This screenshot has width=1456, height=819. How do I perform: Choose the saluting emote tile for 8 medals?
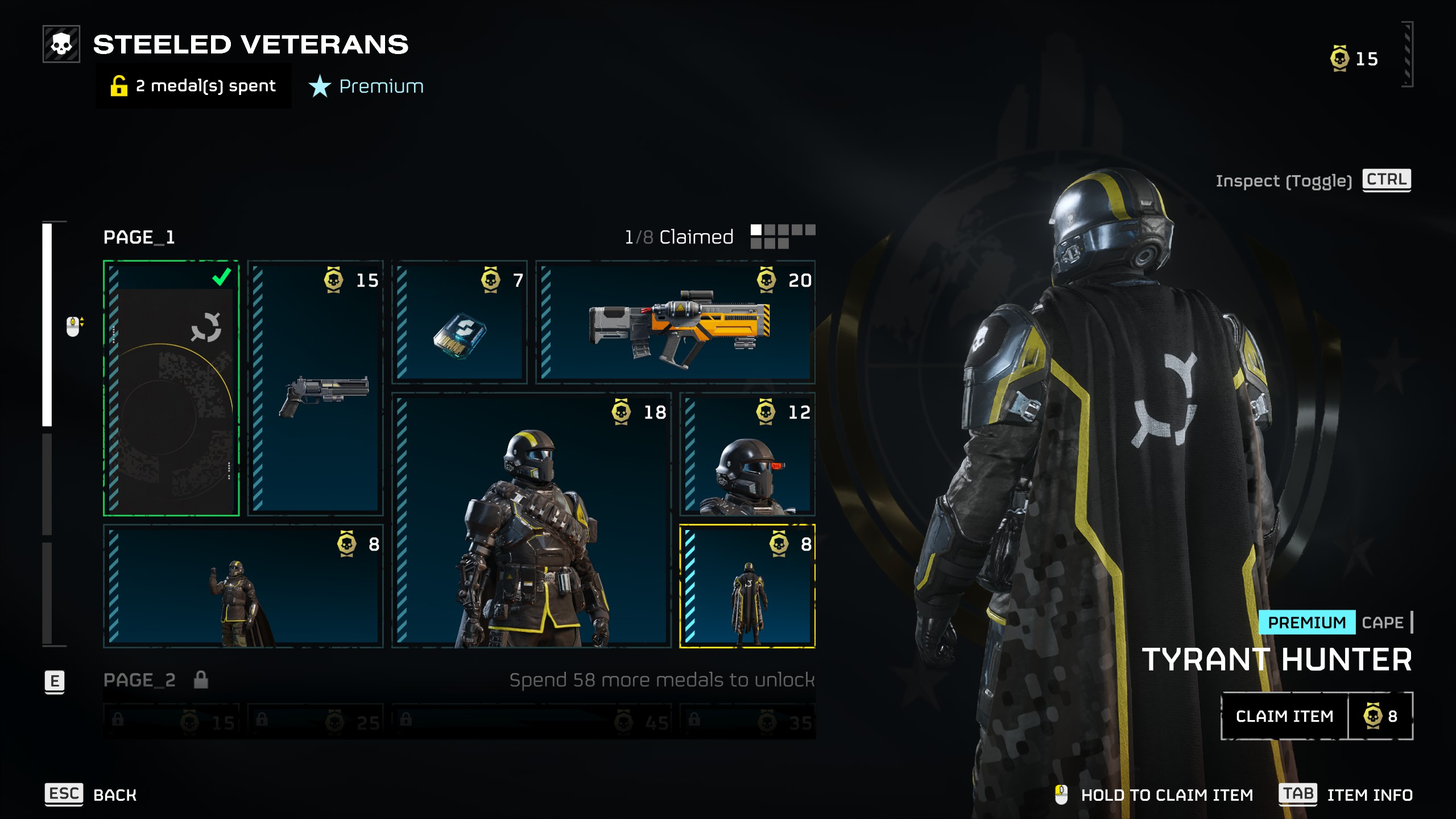243,586
